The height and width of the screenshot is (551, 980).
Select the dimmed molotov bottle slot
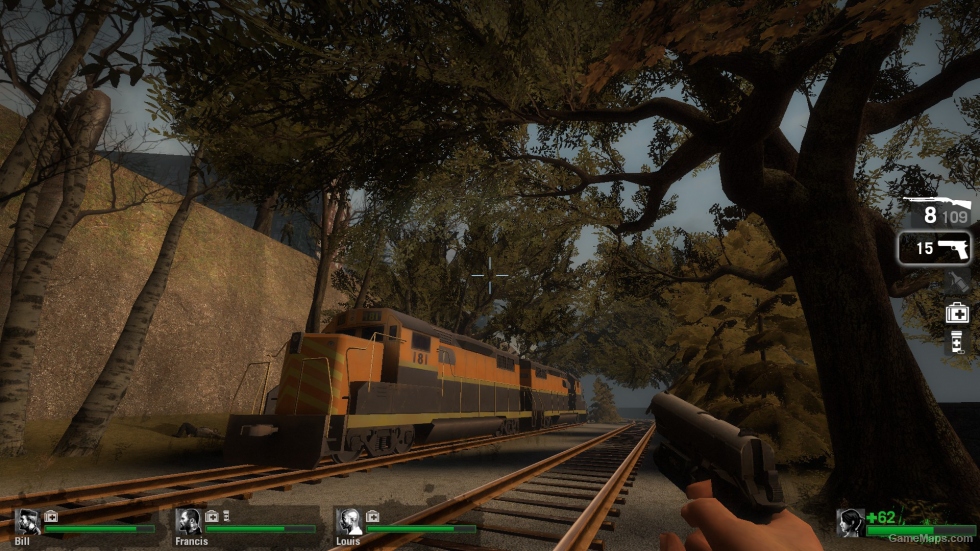tap(956, 282)
